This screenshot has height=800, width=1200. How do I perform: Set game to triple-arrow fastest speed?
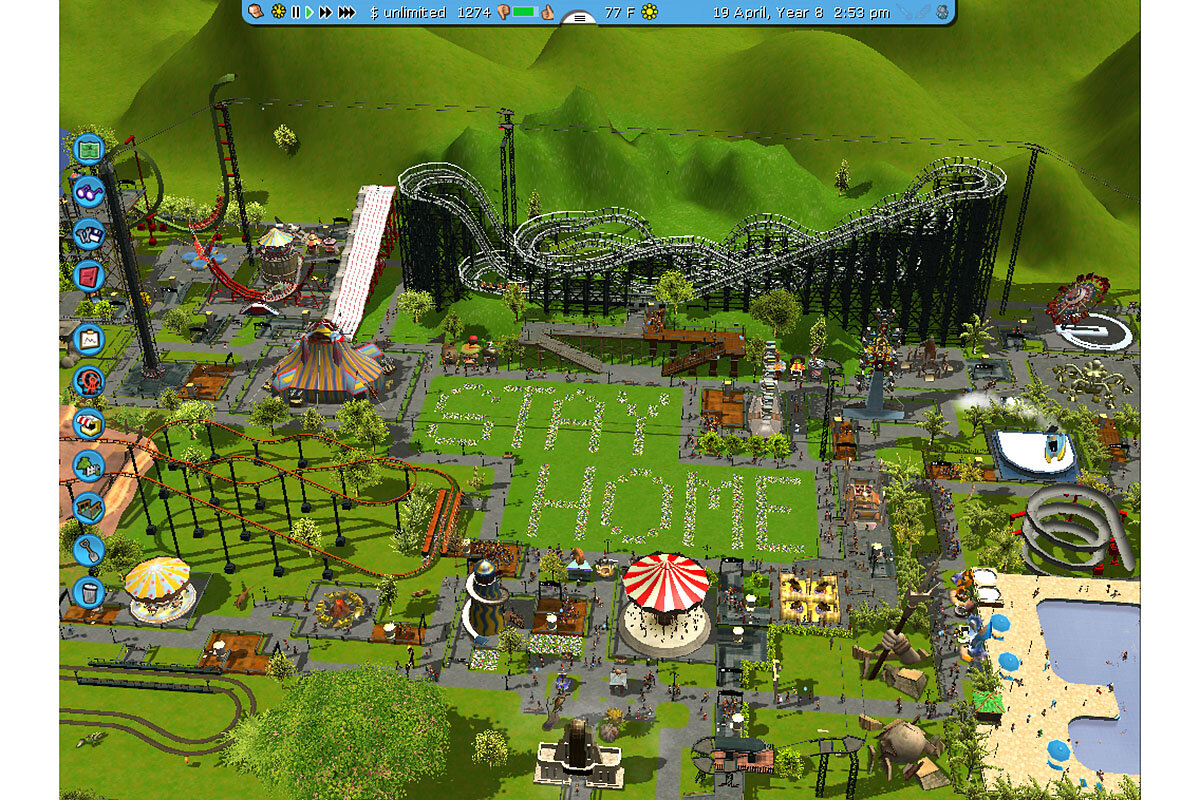[346, 12]
